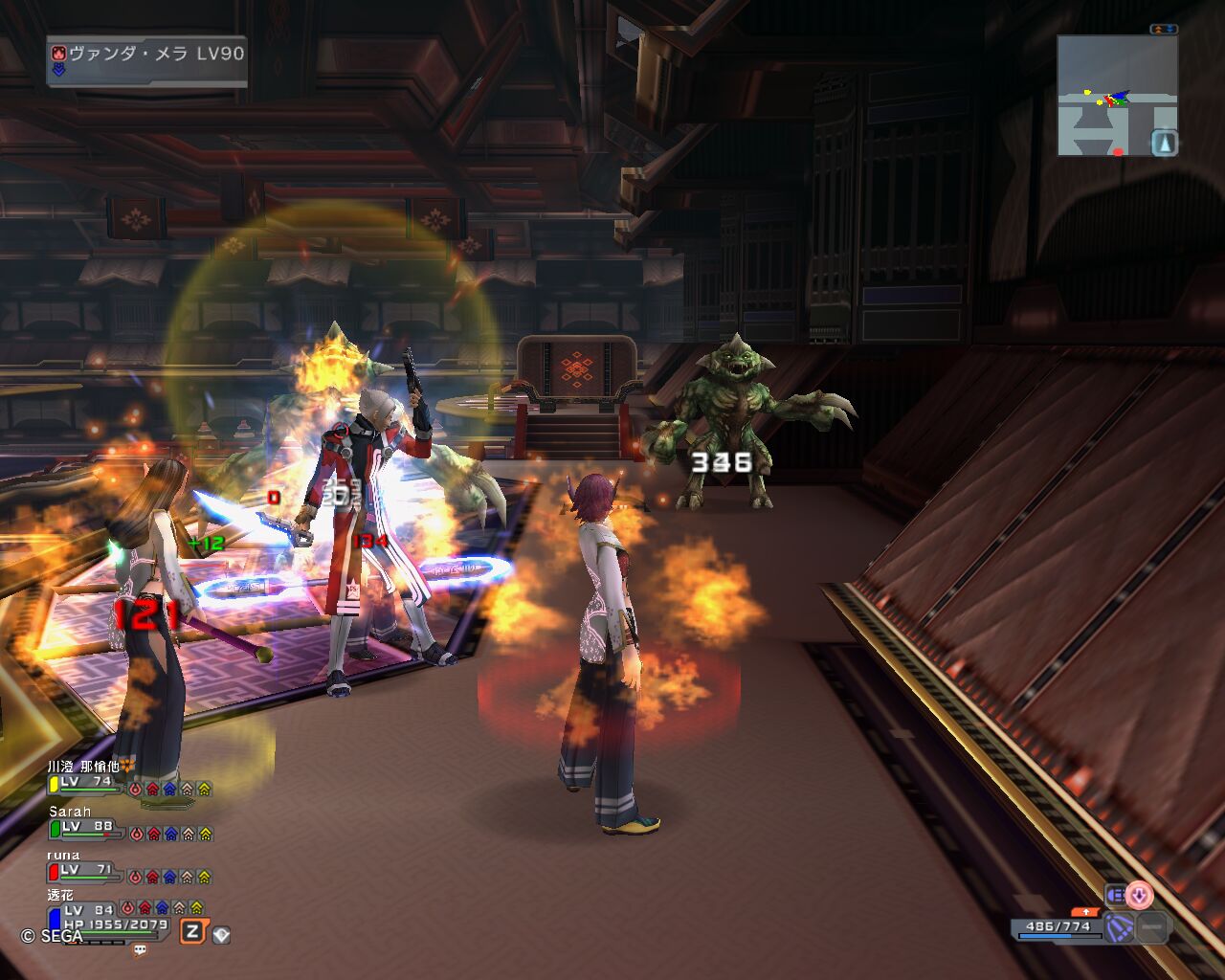The width and height of the screenshot is (1225, 980).
Task: Select the purple weapon slot icon
Action: pos(1119,927)
